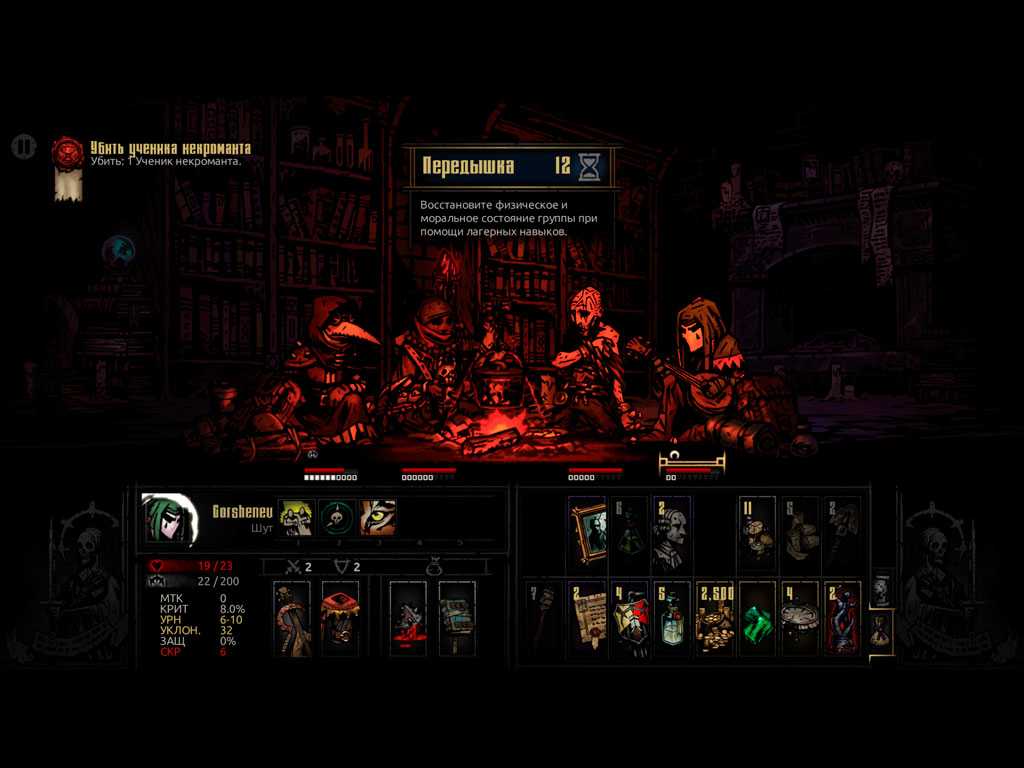Select the Gorsheneu jester portrait
This screenshot has width=1024, height=768.
[x=167, y=518]
